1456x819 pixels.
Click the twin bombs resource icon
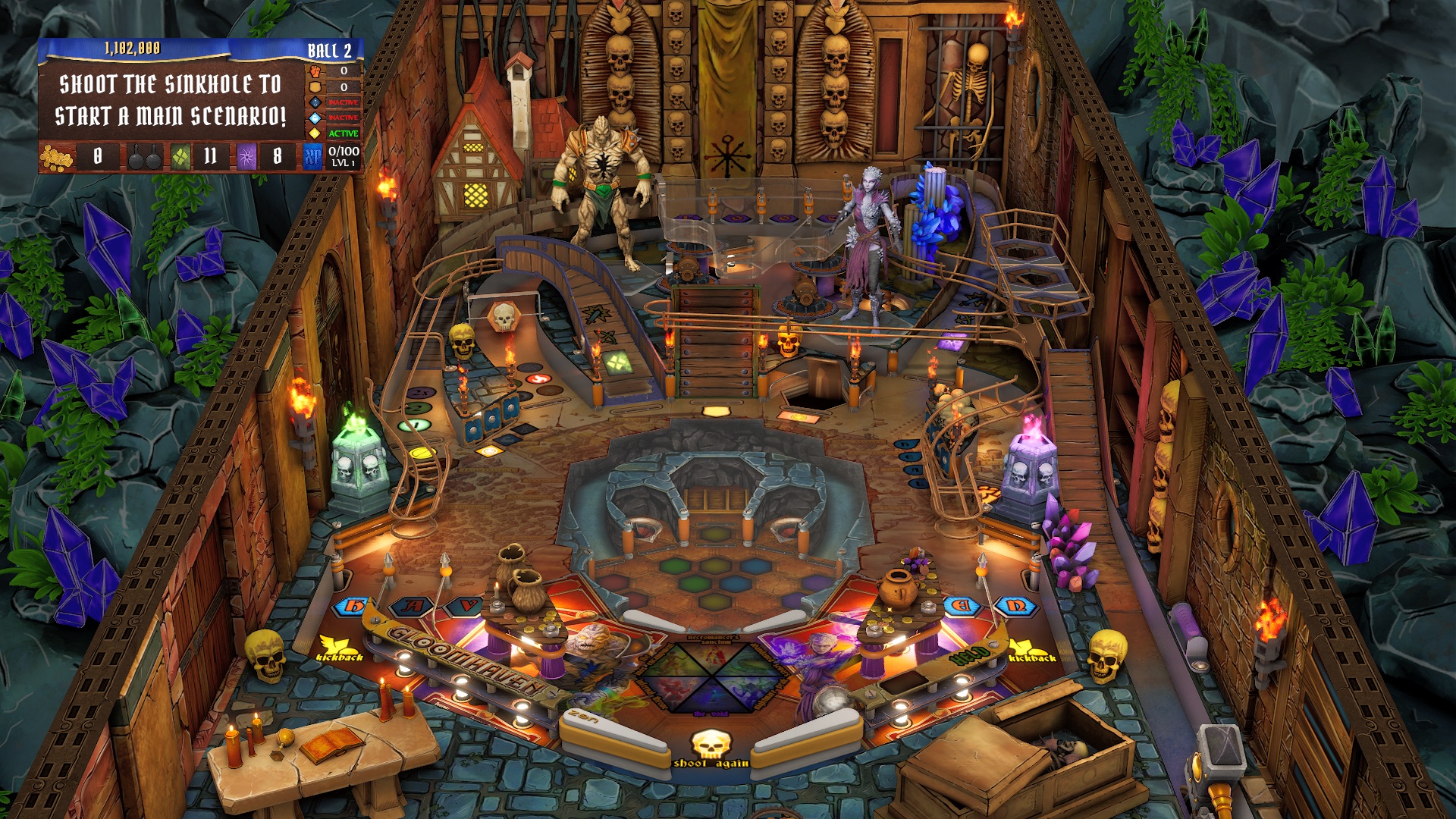tap(143, 158)
